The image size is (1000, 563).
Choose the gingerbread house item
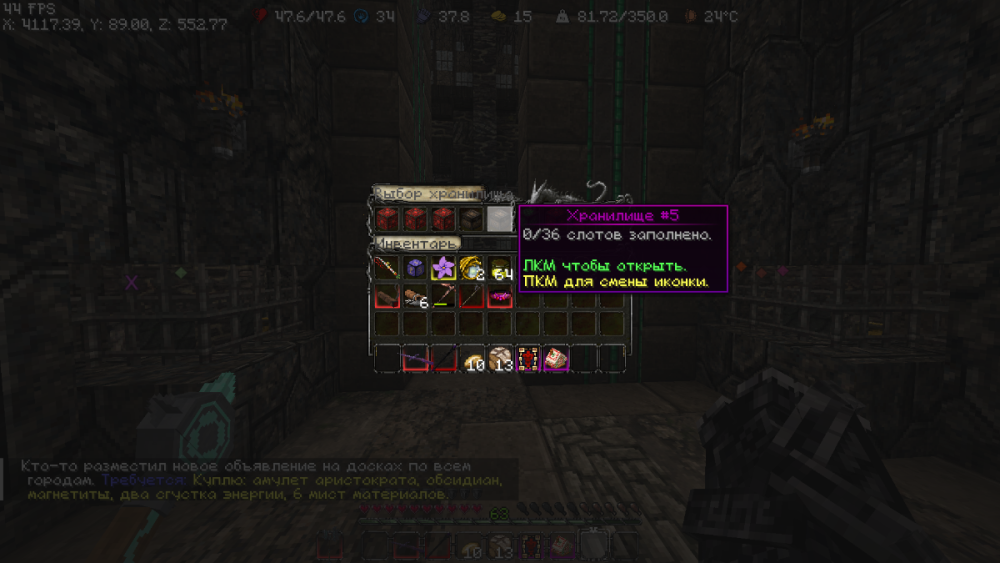pyautogui.click(x=554, y=358)
